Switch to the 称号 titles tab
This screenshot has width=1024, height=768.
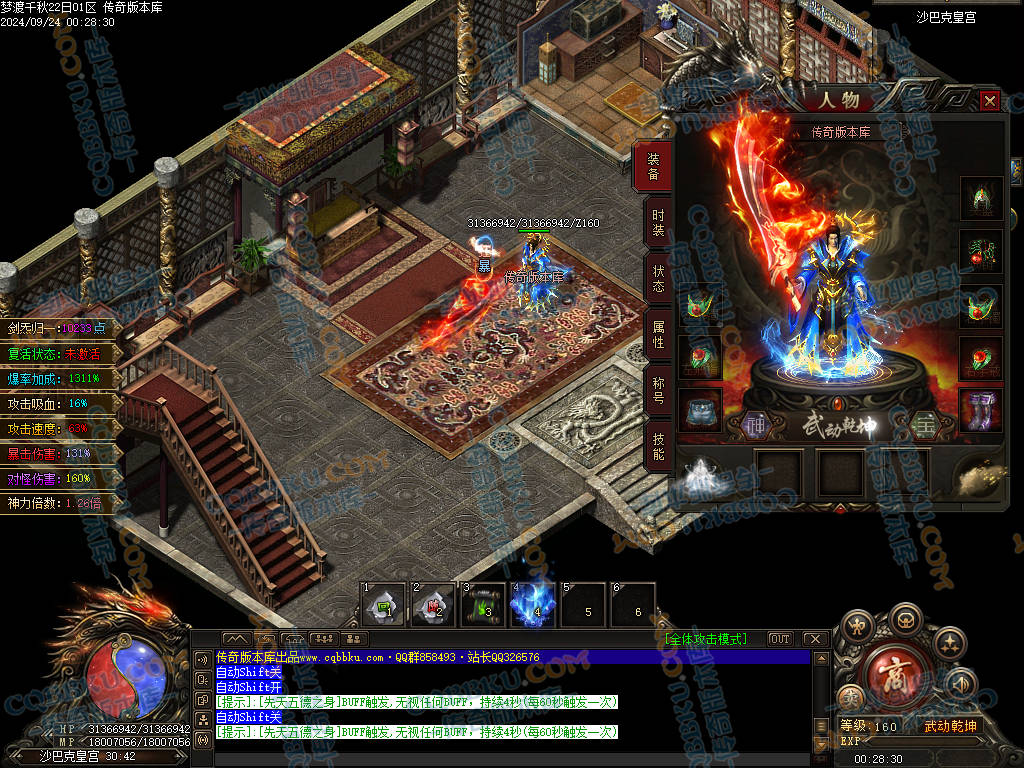coord(657,390)
